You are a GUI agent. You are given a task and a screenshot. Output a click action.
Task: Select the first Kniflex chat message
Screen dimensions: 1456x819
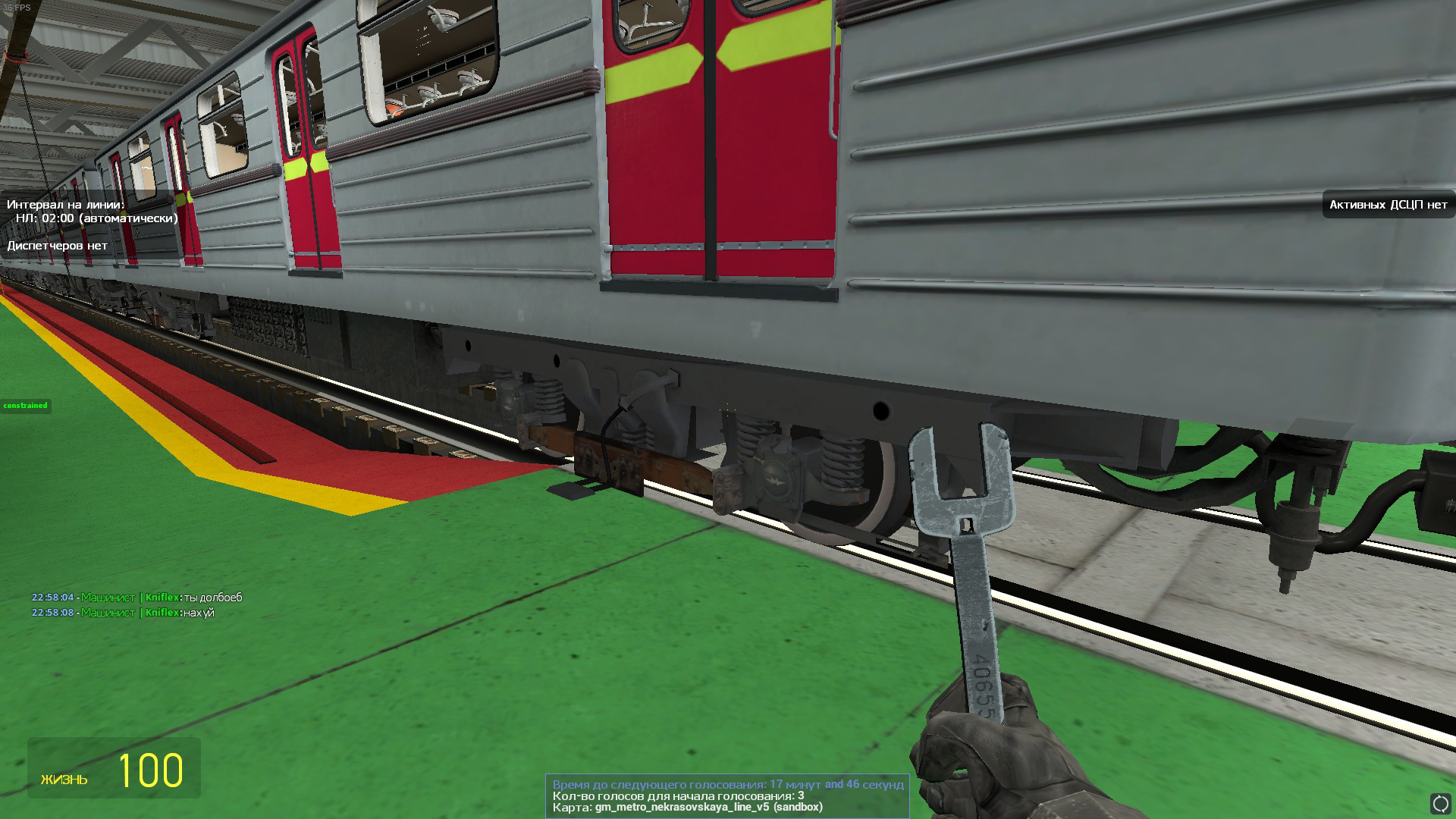click(x=136, y=598)
